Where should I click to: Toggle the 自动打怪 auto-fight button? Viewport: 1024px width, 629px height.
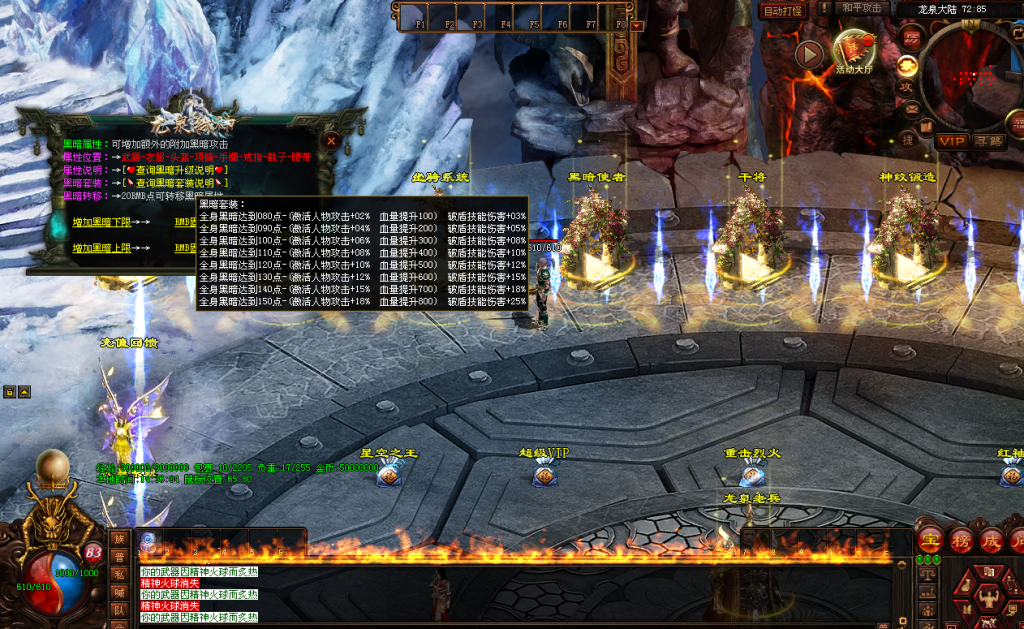click(782, 10)
